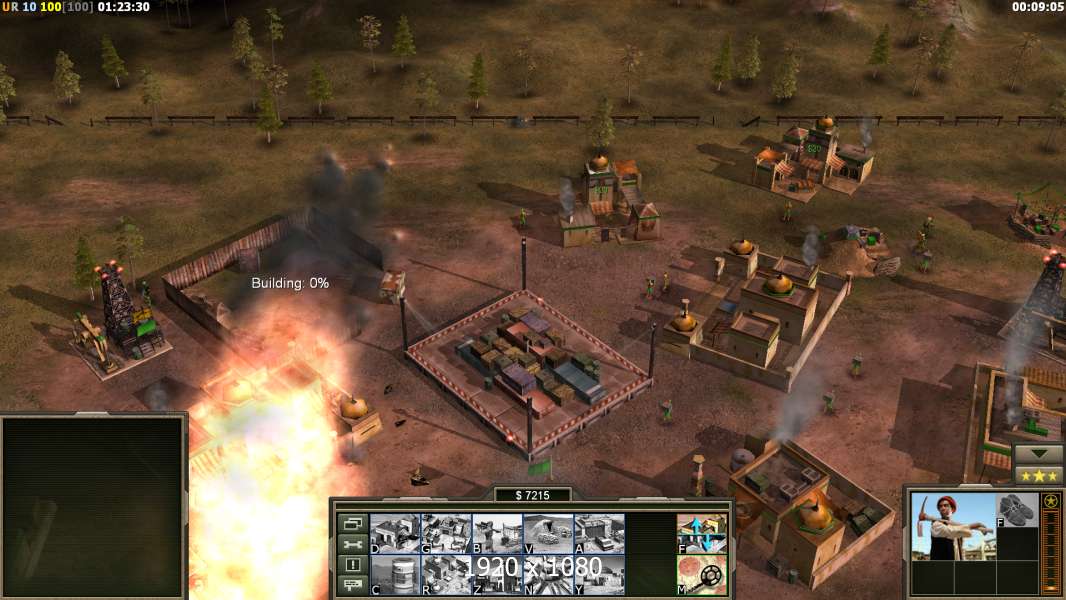
Task: Choose the build icon labeled A
Action: (x=599, y=533)
